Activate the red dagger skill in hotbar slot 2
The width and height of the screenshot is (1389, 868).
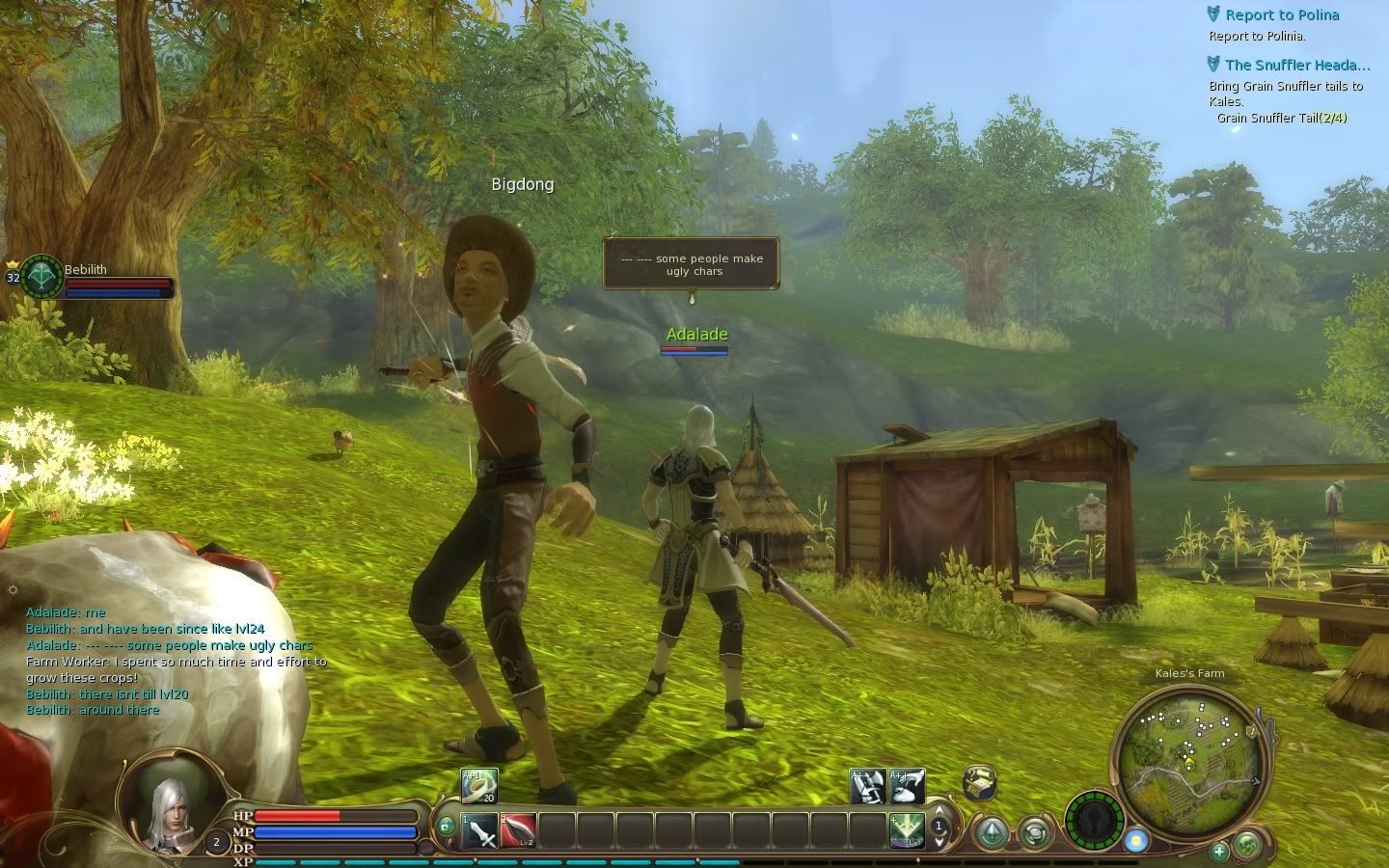pyautogui.click(x=516, y=829)
